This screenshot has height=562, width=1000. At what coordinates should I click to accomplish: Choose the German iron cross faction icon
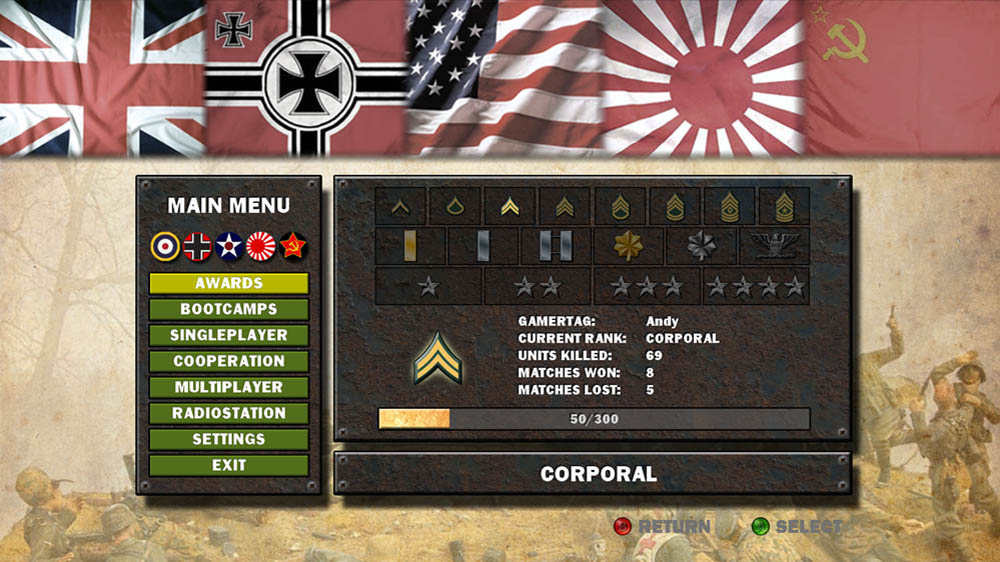[x=197, y=246]
